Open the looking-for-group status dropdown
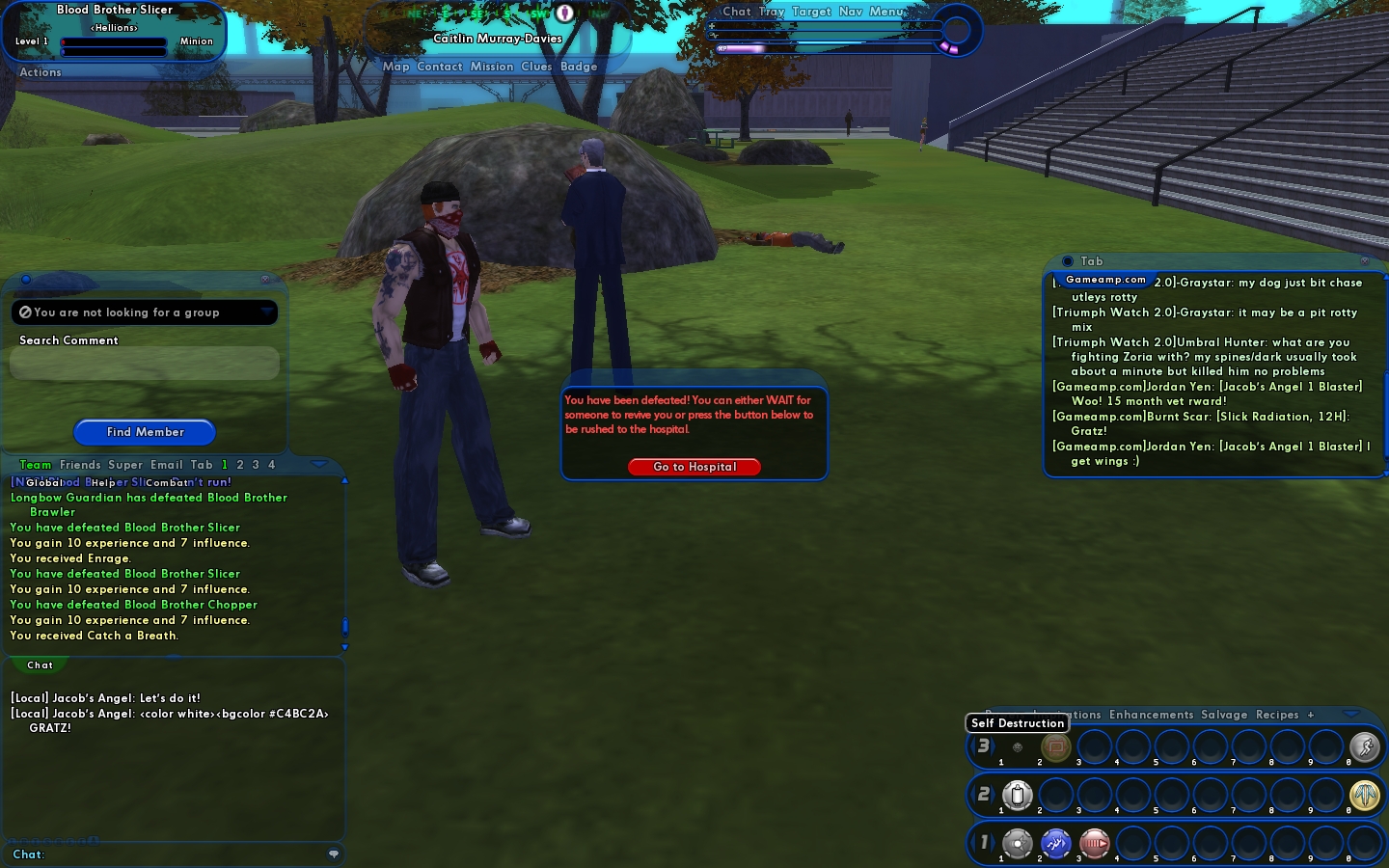Image resolution: width=1389 pixels, height=868 pixels. pyautogui.click(x=266, y=312)
